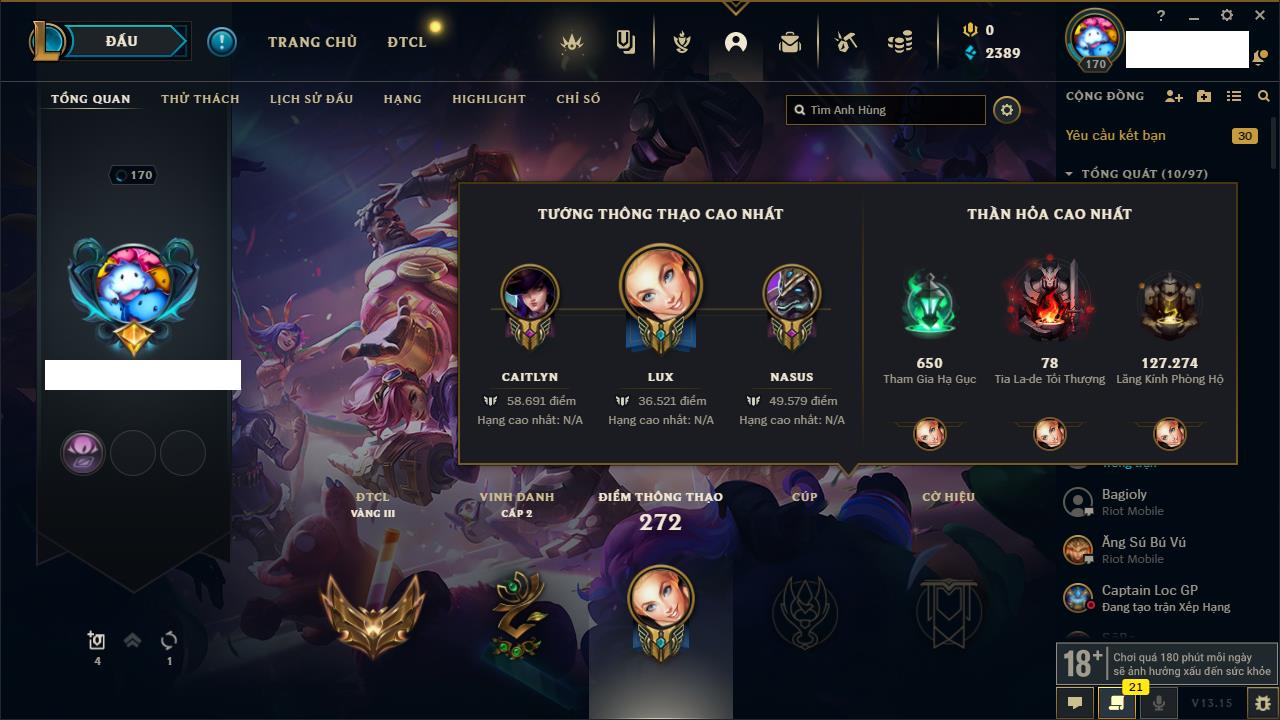Switch to the CHỈ SỐ tab
This screenshot has height=720, width=1280.
(x=578, y=99)
